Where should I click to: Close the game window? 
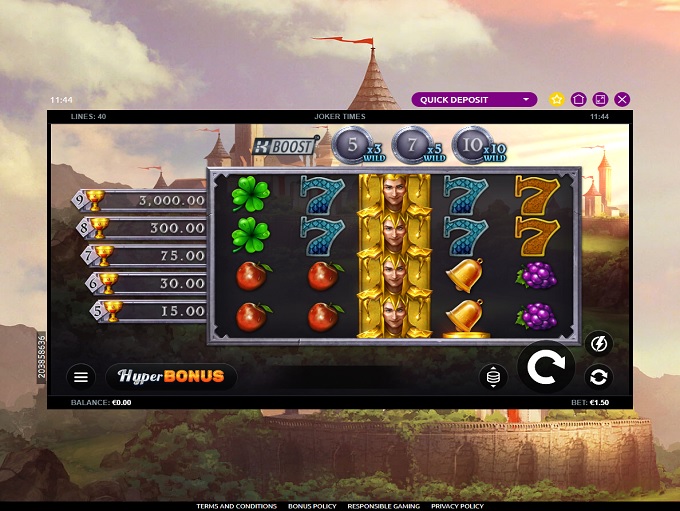[x=622, y=100]
